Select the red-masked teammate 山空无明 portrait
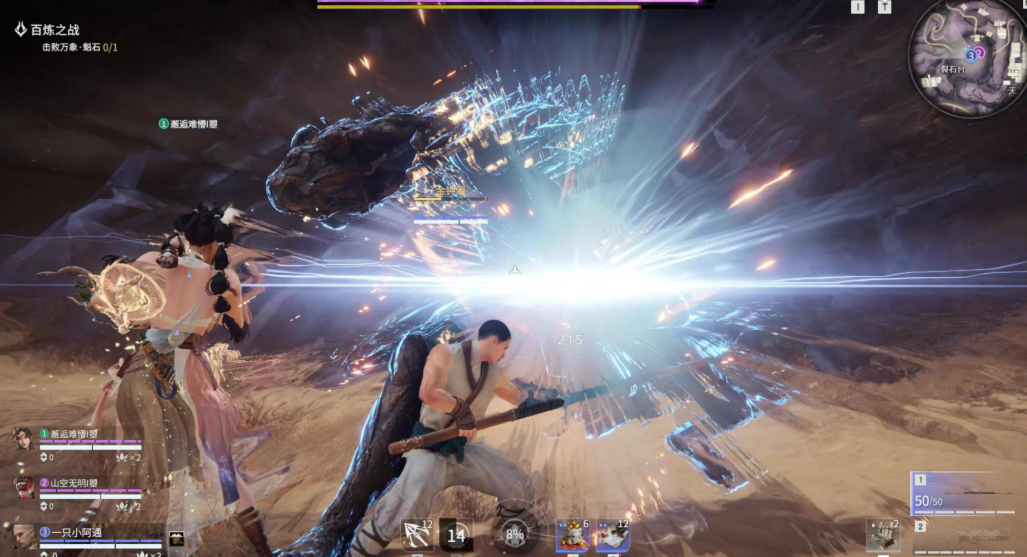1027x557 pixels. 22,487
